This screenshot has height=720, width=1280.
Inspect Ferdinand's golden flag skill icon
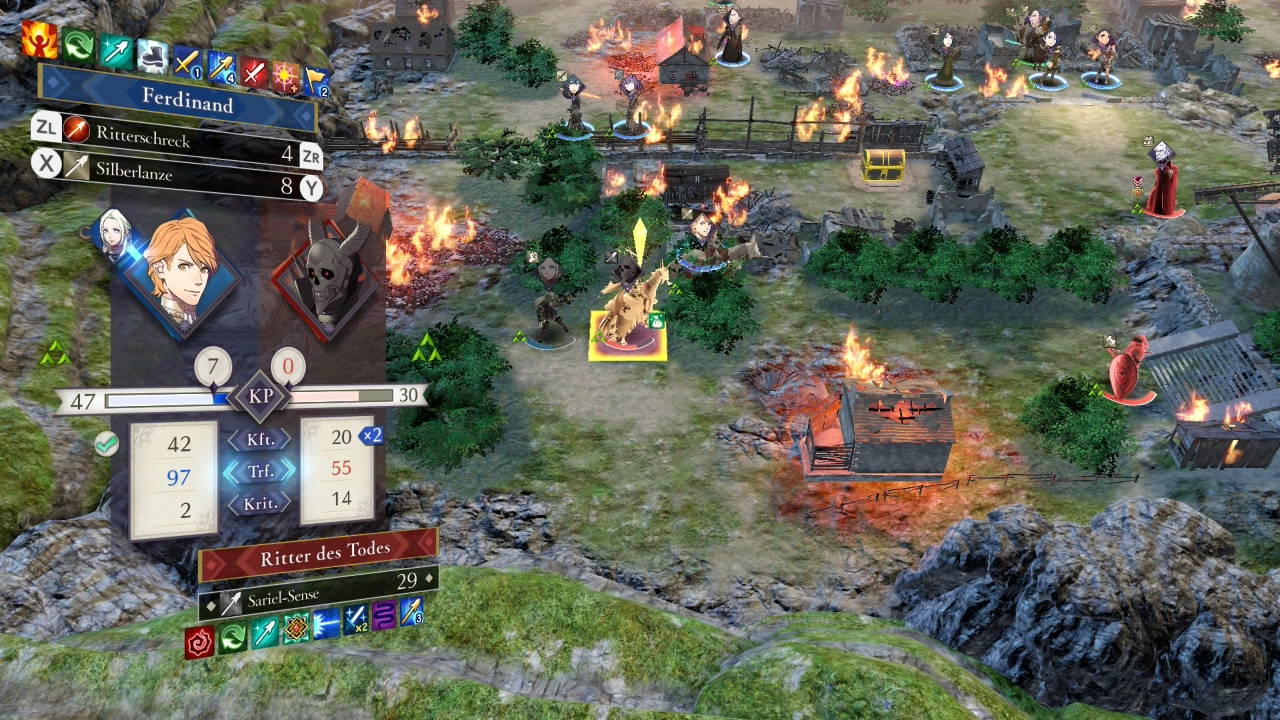tap(316, 81)
